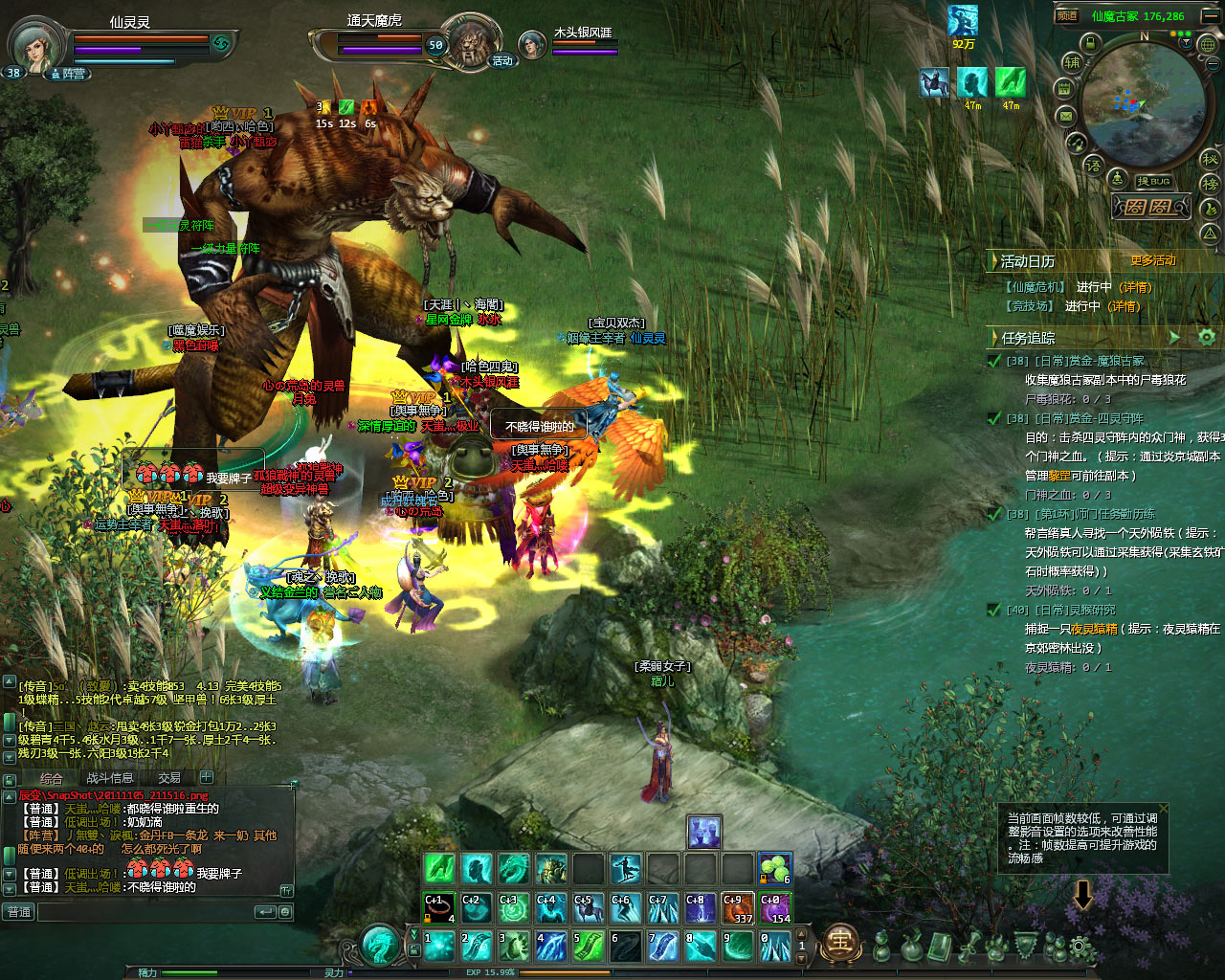Open the 交易 chat tab
This screenshot has height=980, width=1225.
169,778
